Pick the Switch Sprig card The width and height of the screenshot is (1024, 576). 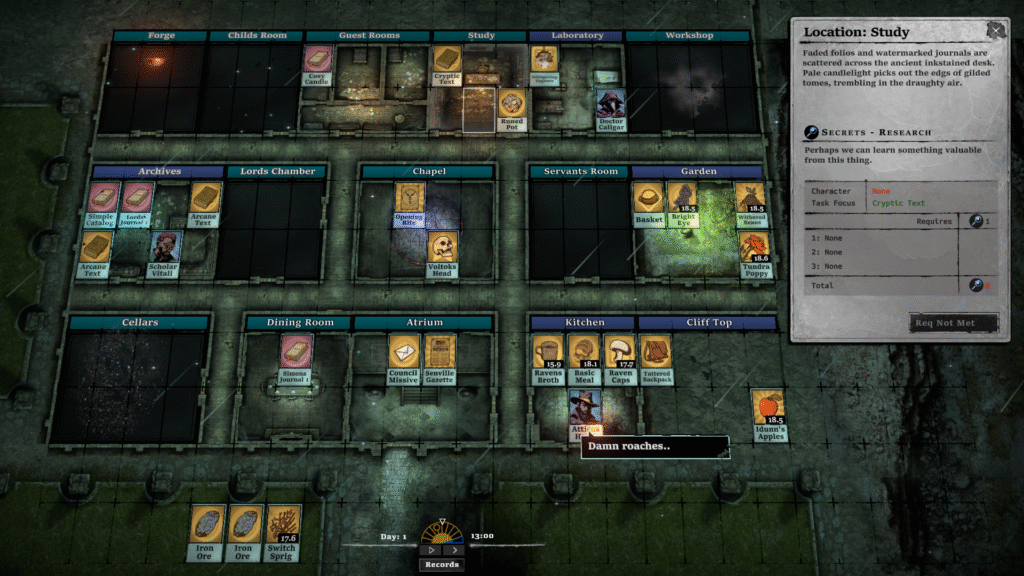281,531
